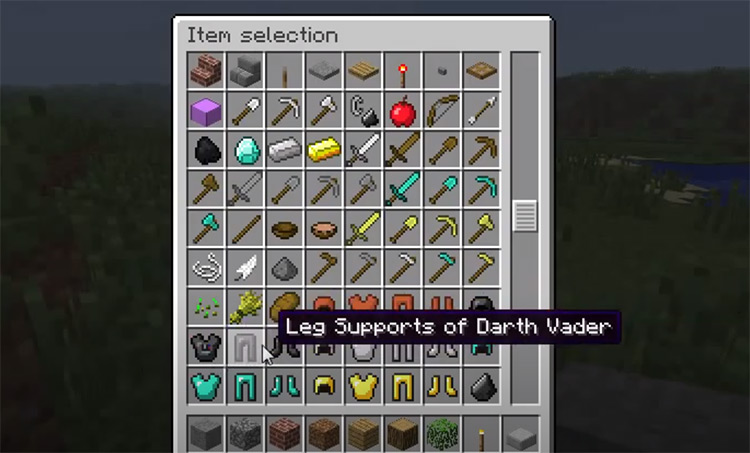Viewport: 750px width, 453px height.
Task: Click the item list scrollbar handle
Action: (x=525, y=215)
